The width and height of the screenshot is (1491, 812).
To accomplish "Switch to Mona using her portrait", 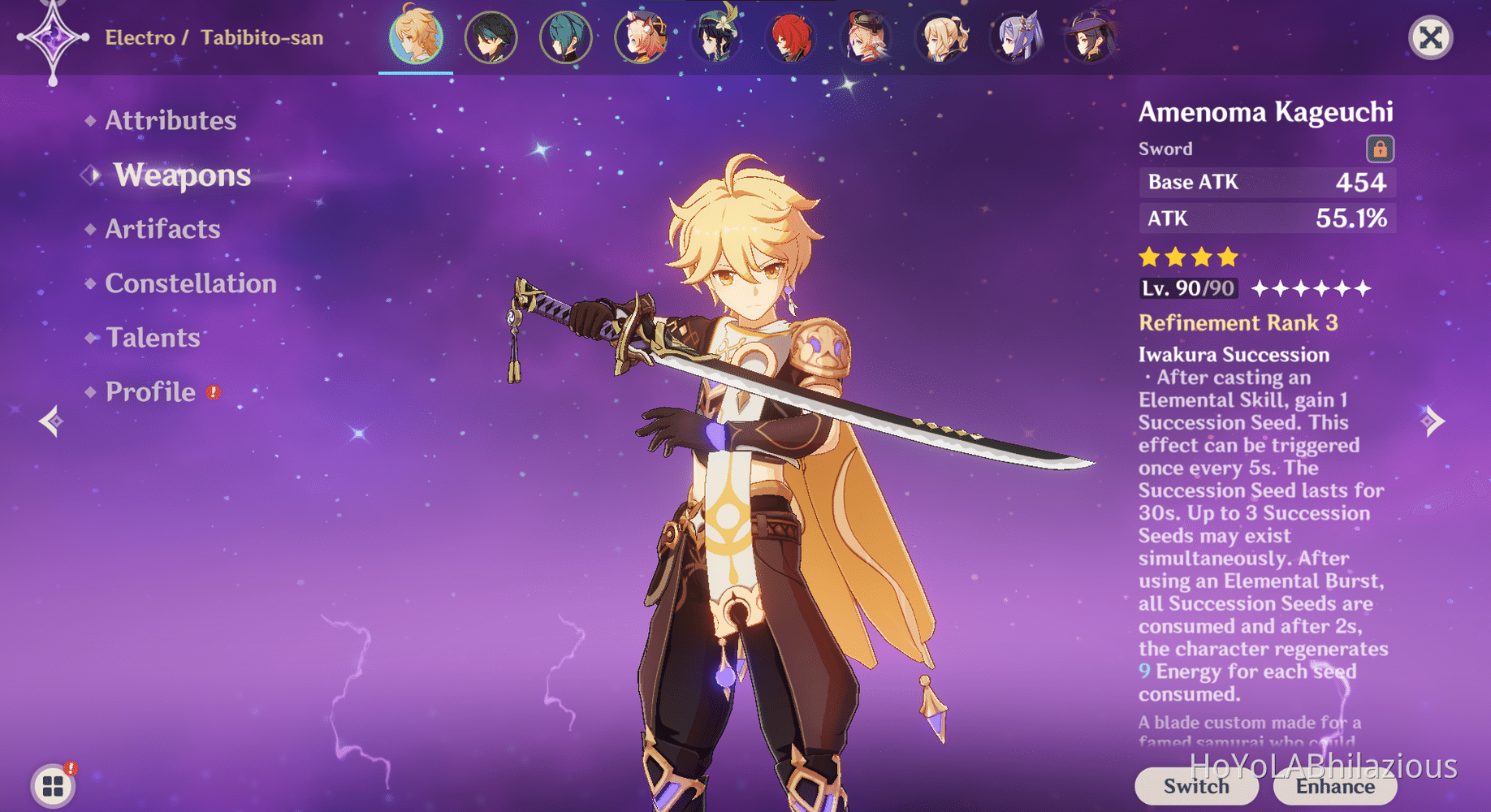I will 1092,37.
